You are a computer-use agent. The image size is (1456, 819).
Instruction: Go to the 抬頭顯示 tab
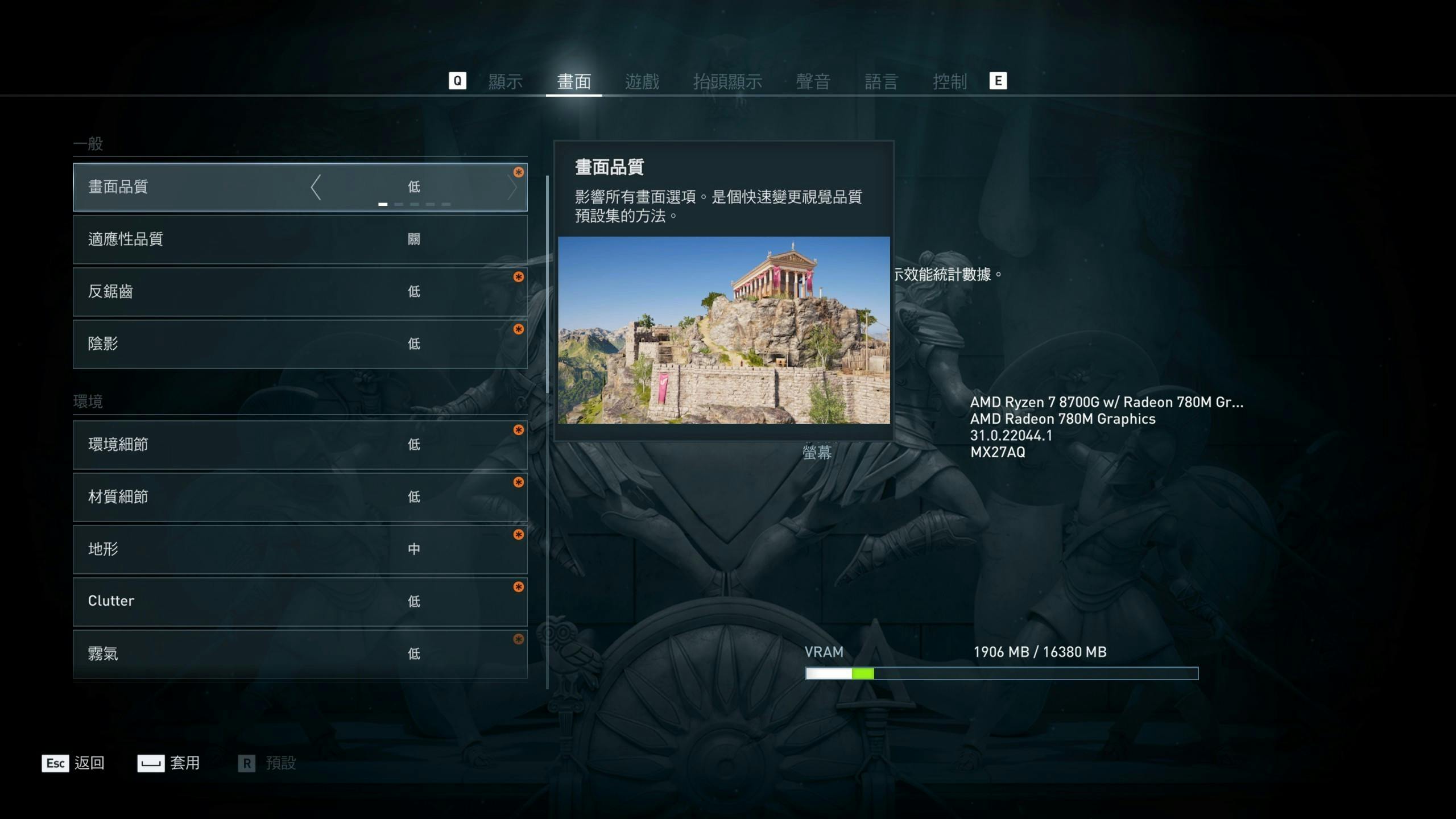(x=727, y=81)
